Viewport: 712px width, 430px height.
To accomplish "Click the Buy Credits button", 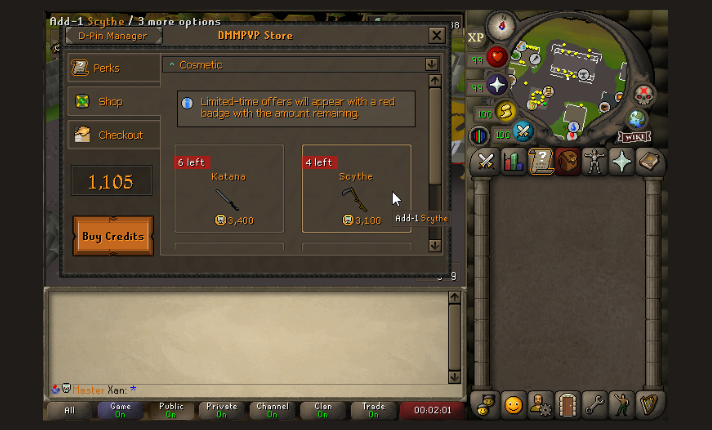I will click(113, 236).
